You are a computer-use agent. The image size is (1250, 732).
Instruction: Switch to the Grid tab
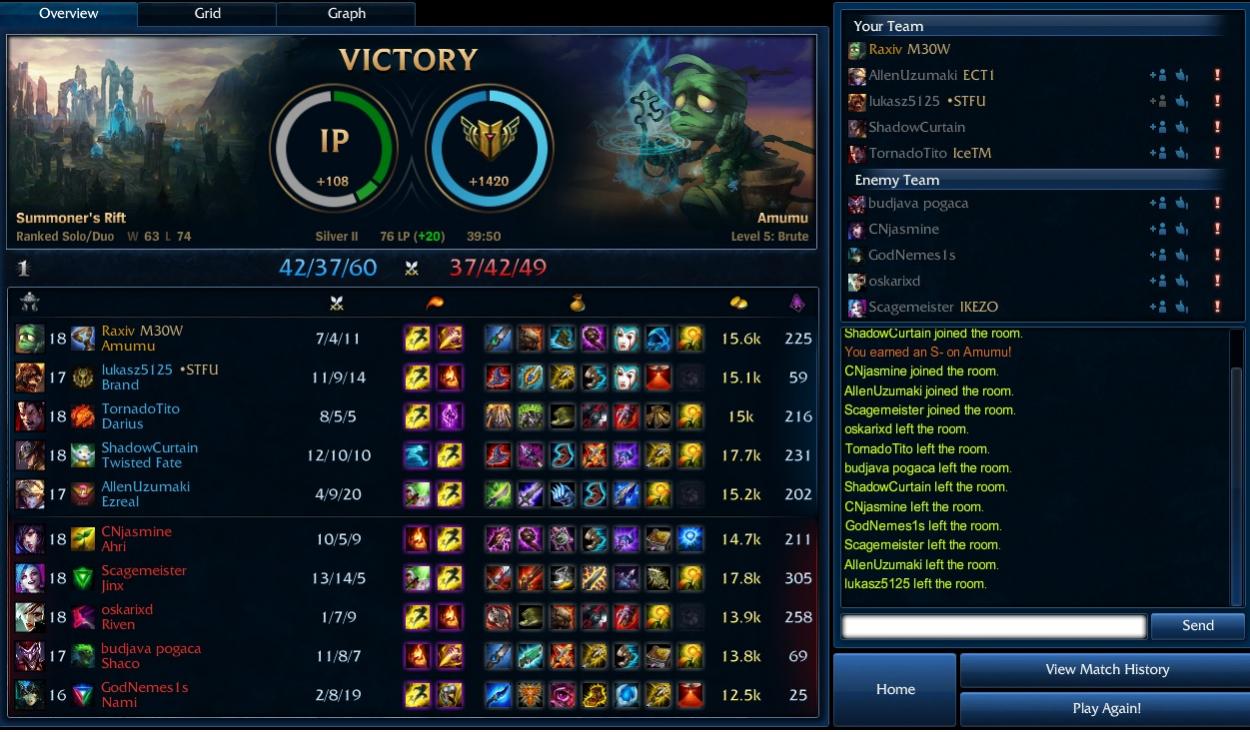click(x=207, y=14)
